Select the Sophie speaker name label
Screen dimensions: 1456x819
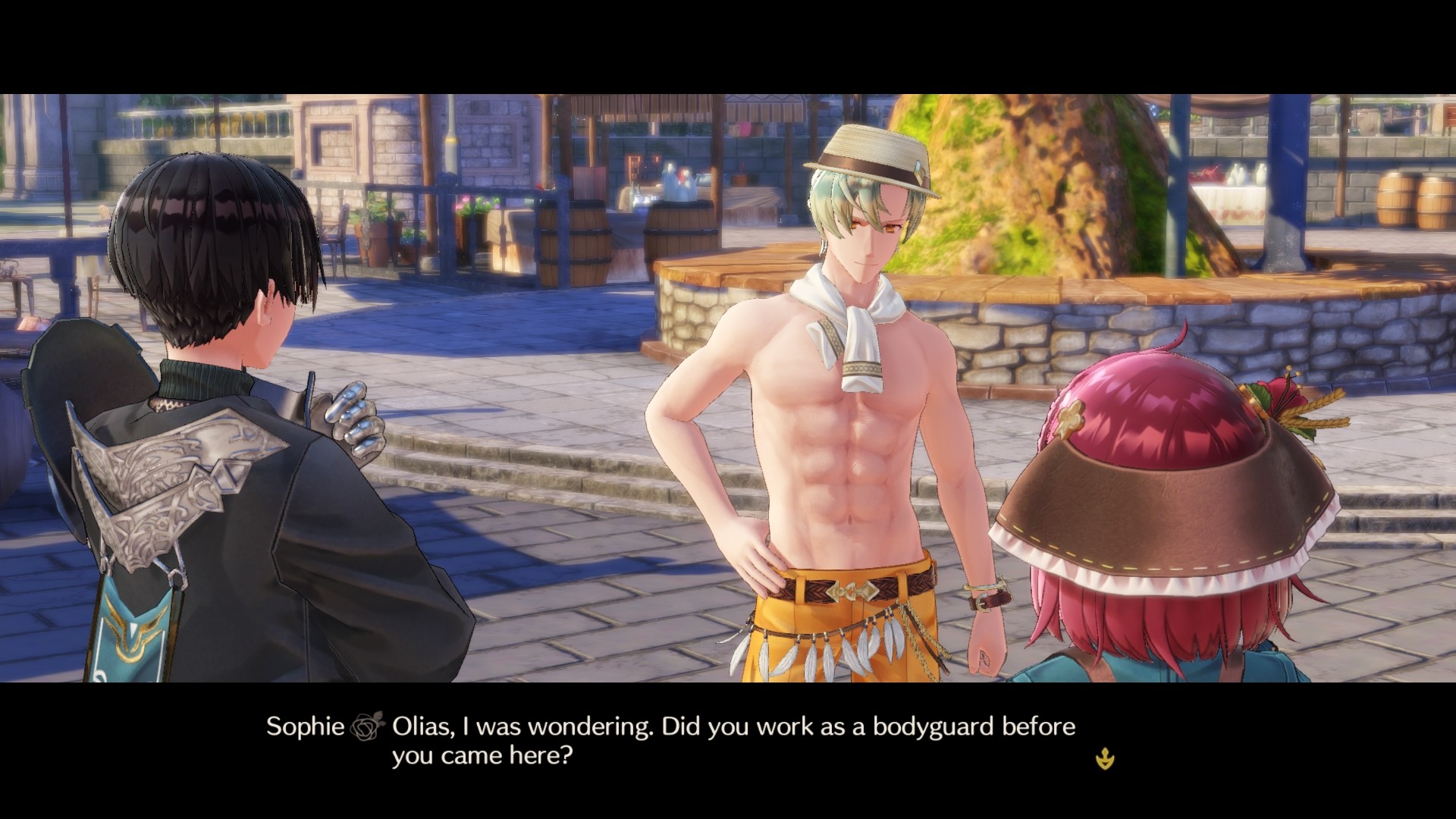[305, 726]
